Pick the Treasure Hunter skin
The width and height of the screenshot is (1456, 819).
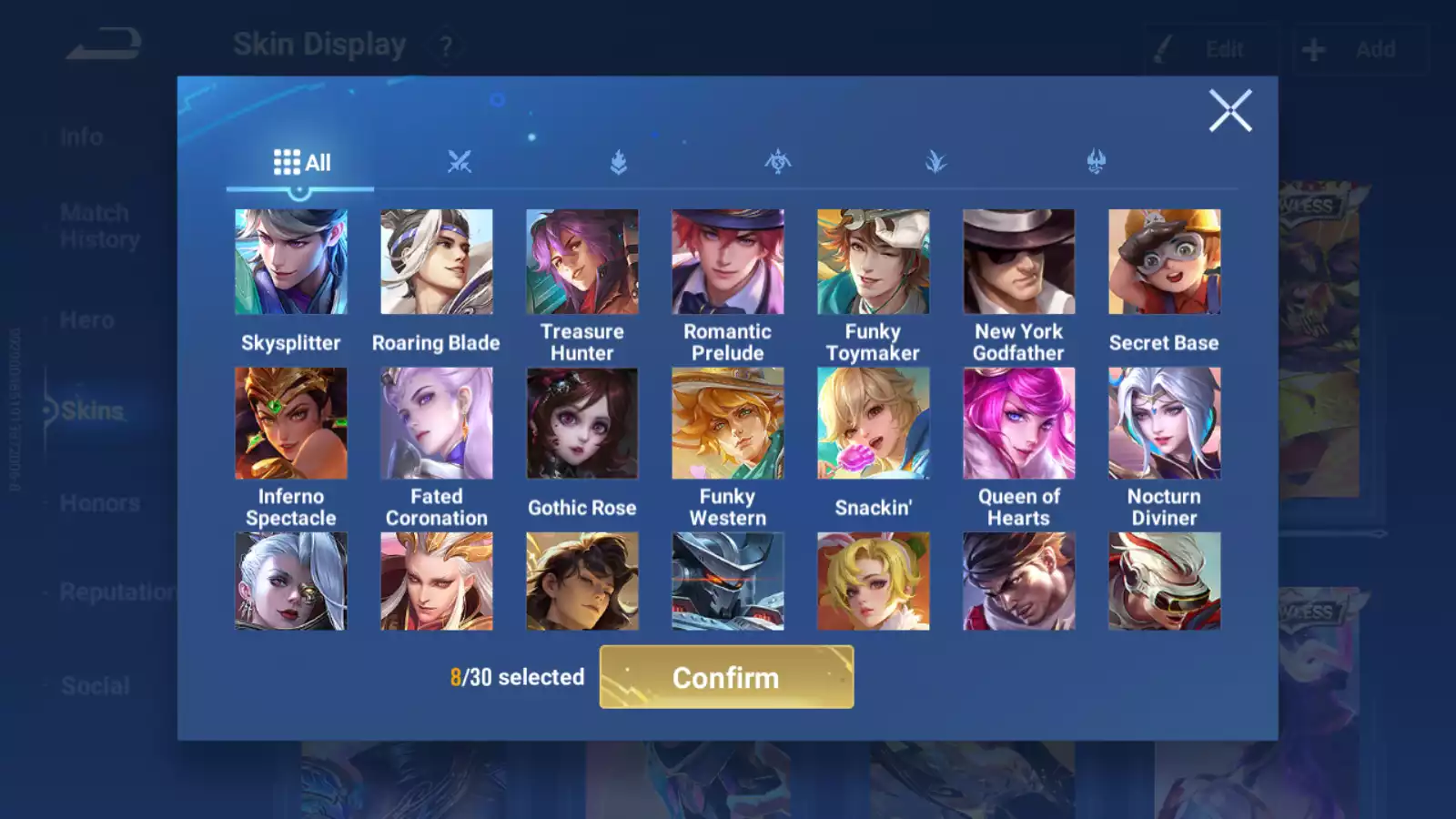pos(582,262)
